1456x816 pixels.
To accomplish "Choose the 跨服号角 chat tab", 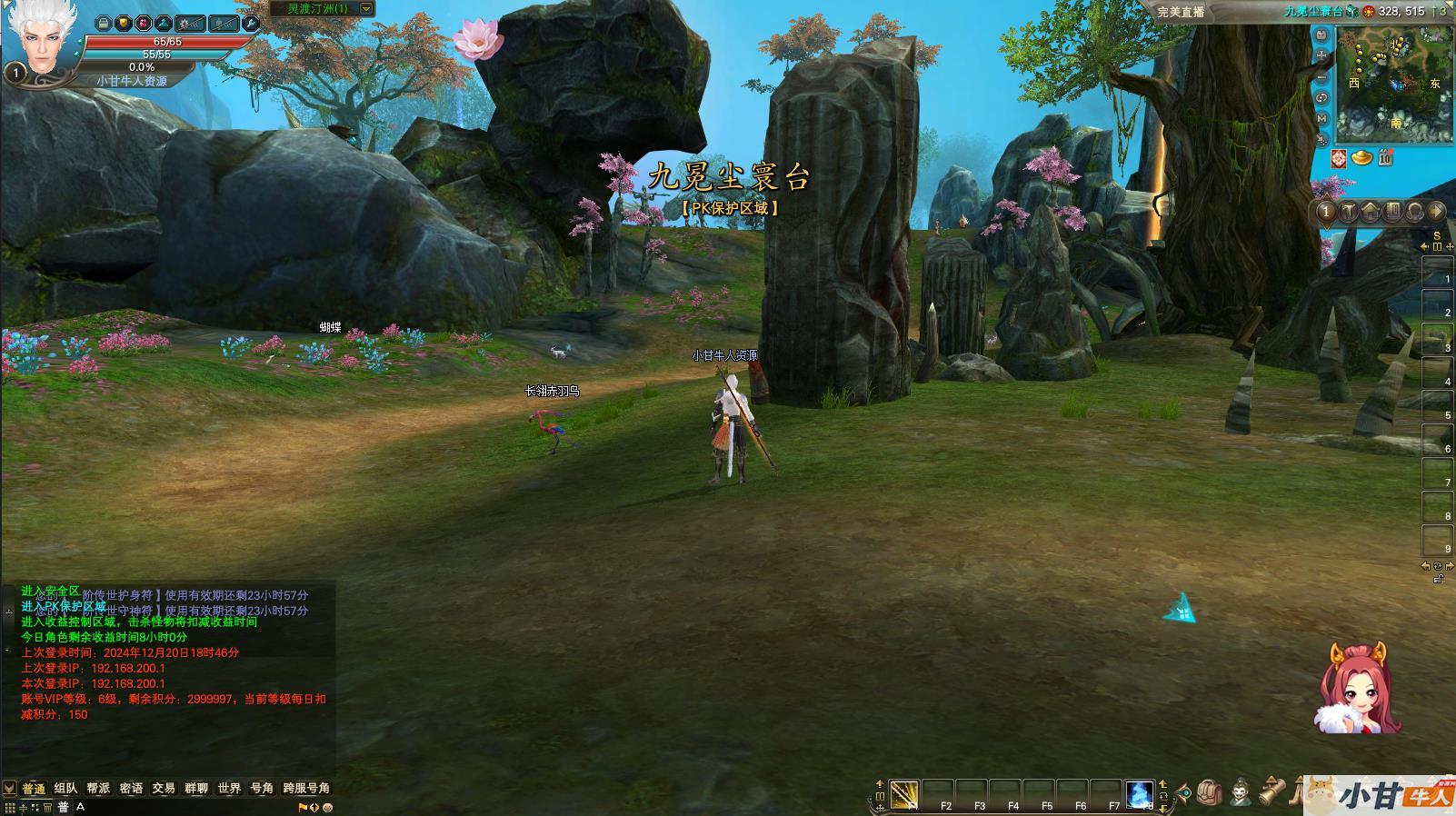I will (306, 788).
